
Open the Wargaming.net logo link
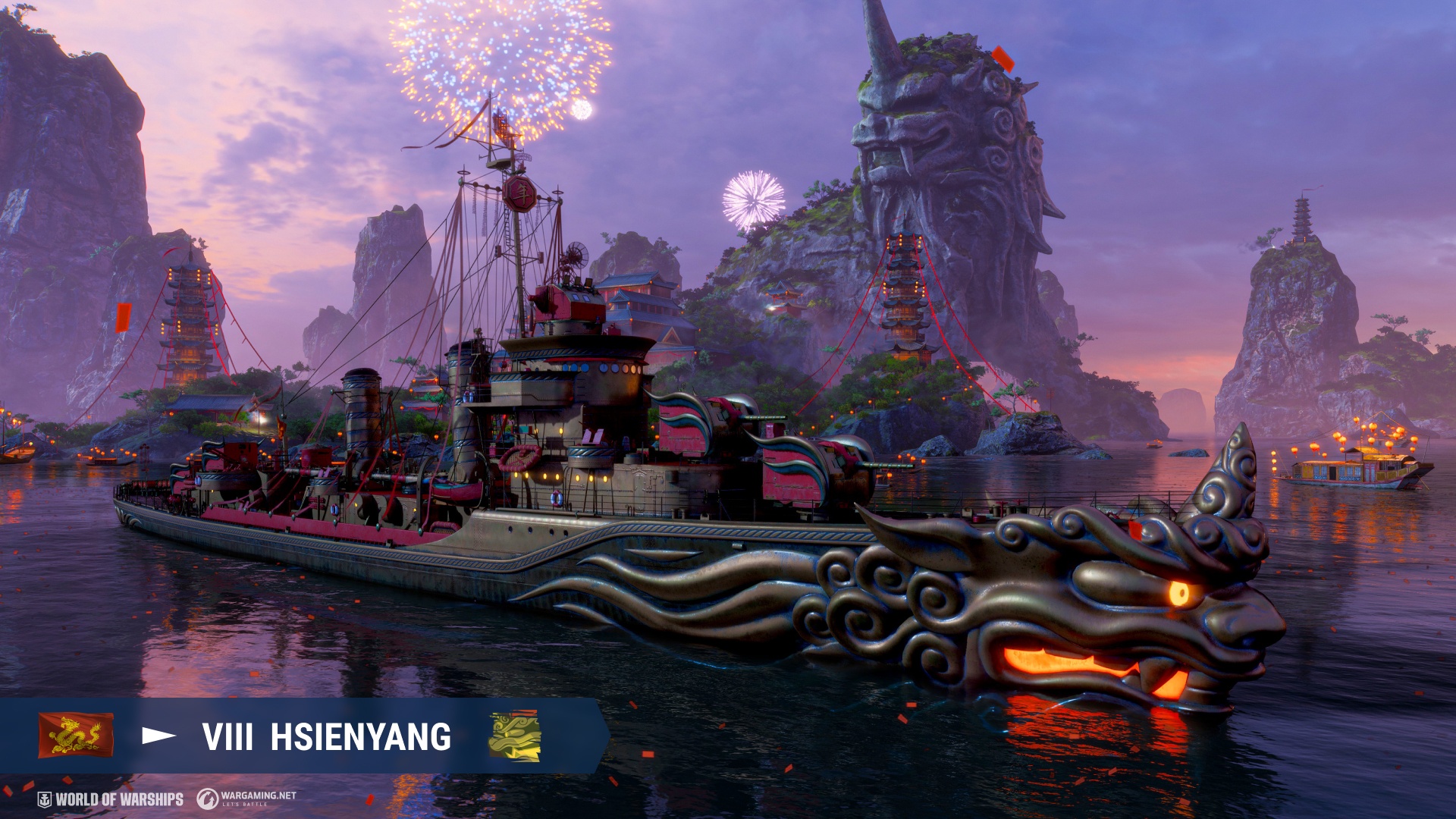[x=246, y=799]
